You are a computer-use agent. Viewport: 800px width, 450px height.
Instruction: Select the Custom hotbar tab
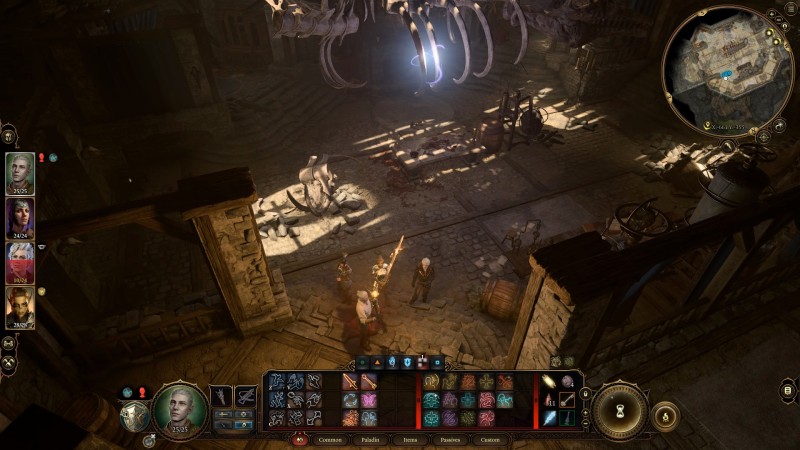click(x=490, y=440)
